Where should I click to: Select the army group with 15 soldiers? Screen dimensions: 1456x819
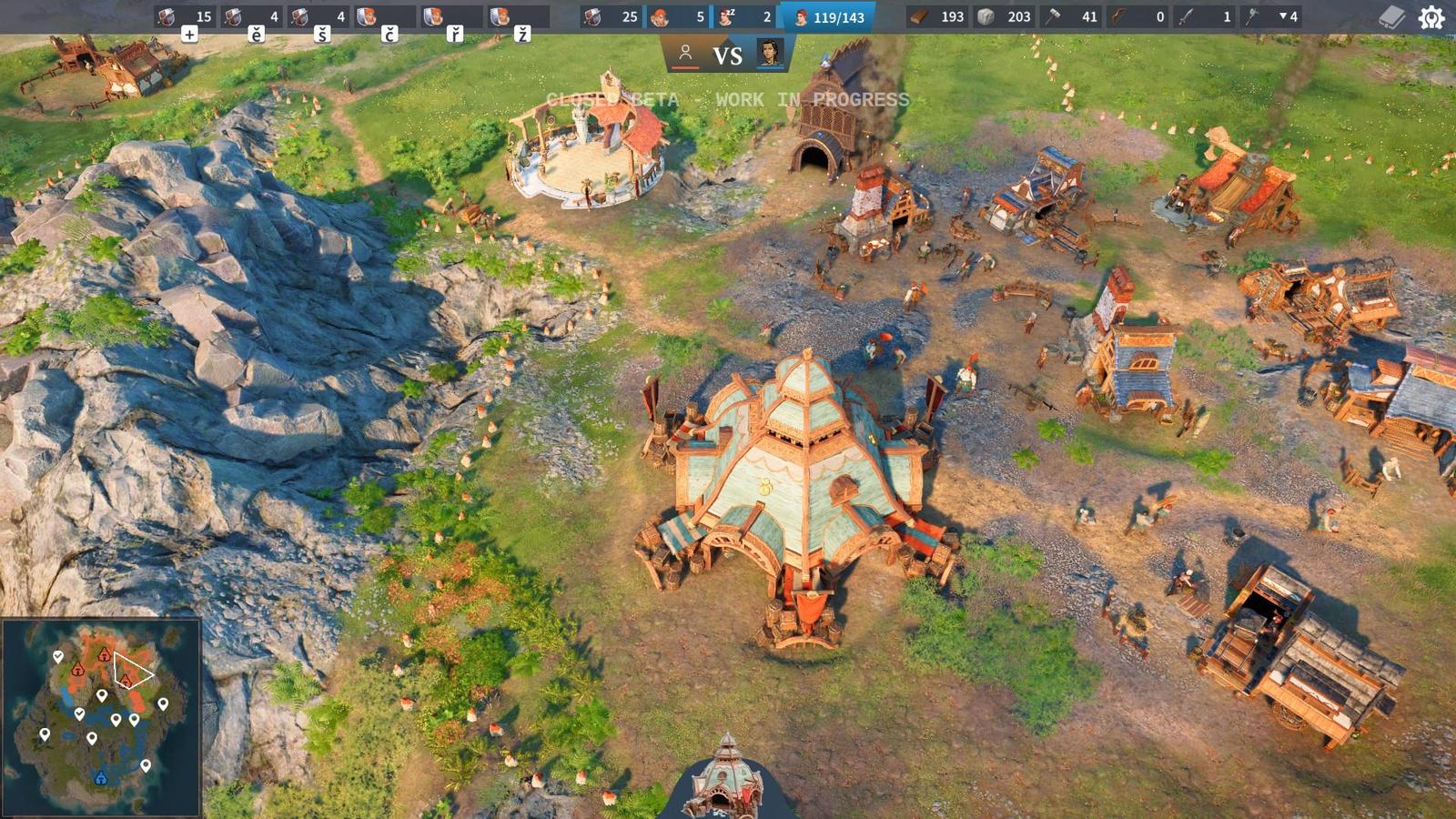(186, 16)
